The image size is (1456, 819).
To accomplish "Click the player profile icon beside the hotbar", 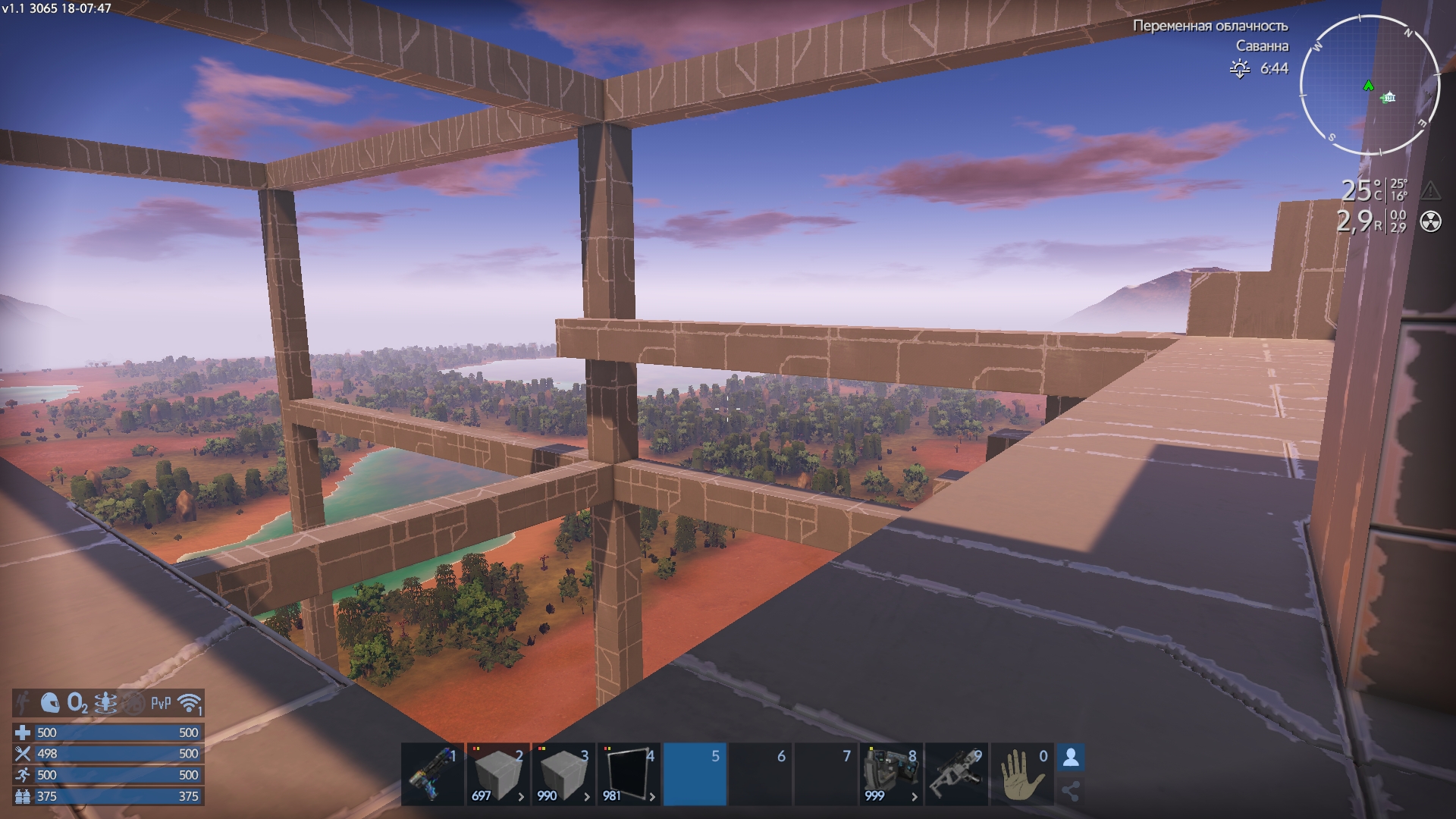I will [x=1071, y=757].
